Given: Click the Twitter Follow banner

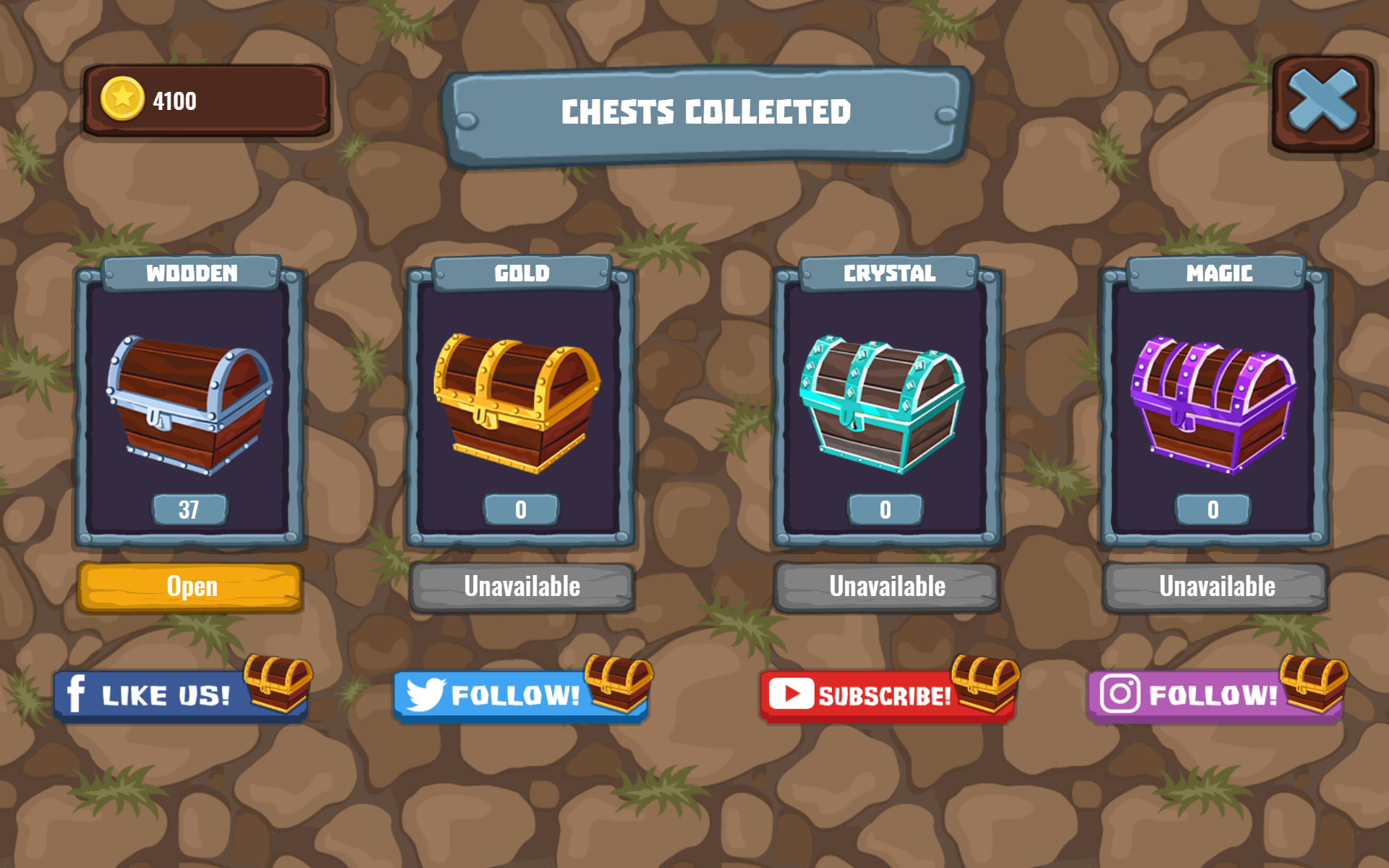Looking at the screenshot, I should 514,694.
